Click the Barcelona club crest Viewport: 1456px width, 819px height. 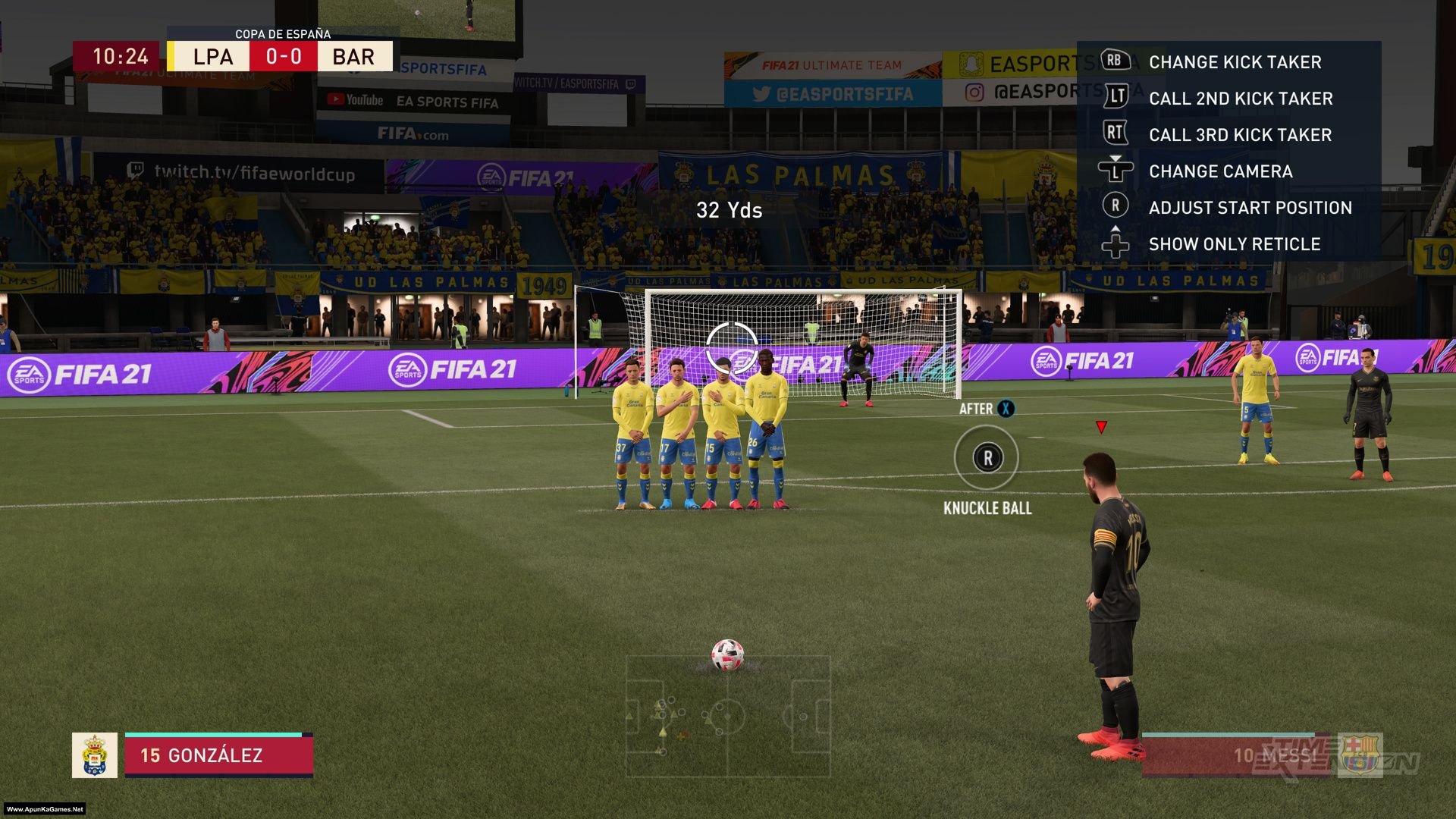tap(1360, 755)
